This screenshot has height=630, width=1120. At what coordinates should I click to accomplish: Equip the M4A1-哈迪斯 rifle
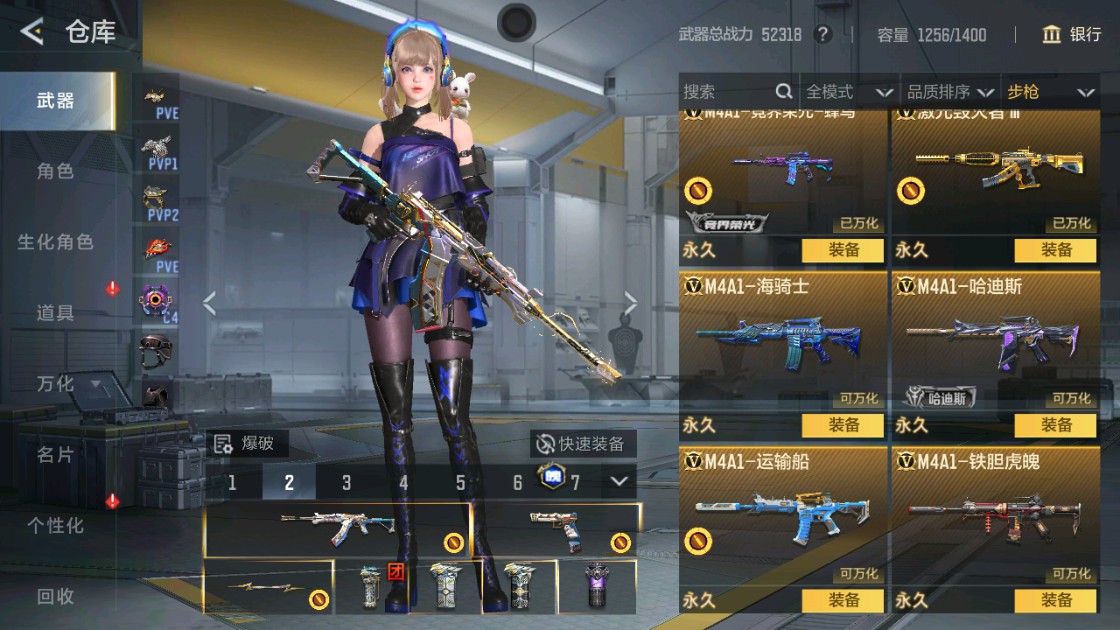[1055, 425]
